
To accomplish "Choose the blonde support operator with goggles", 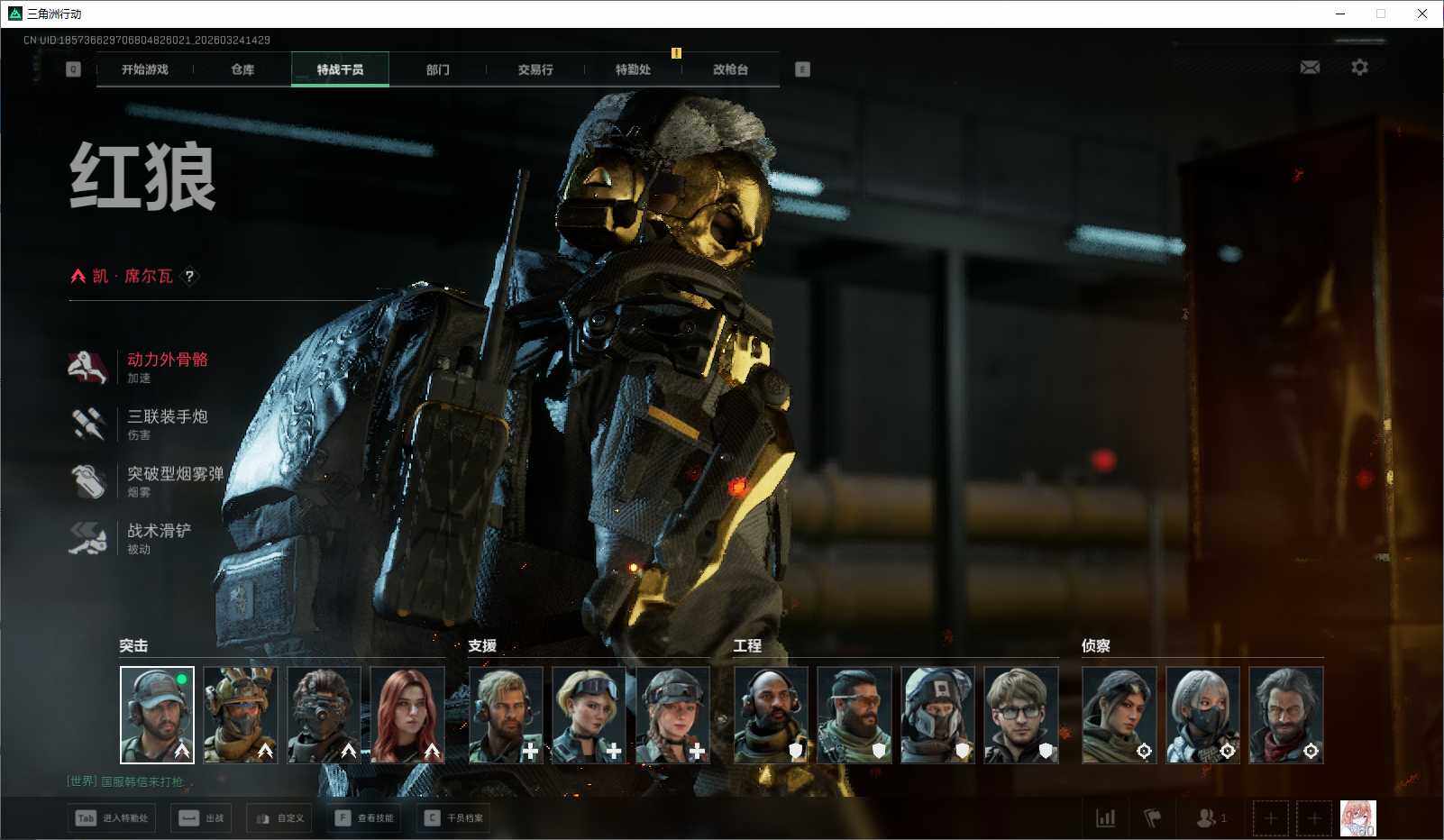I will click(589, 715).
